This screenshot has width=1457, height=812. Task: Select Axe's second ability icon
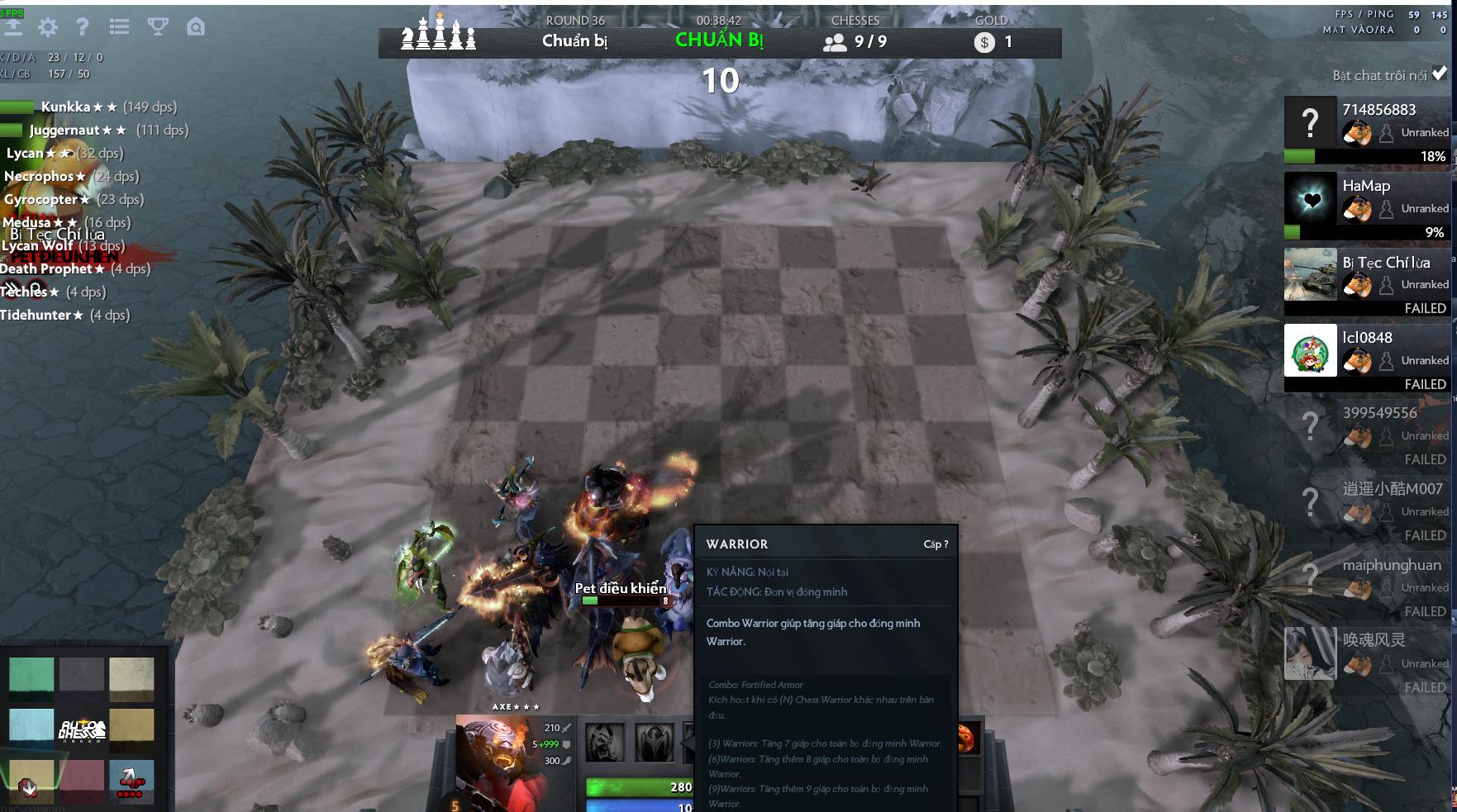(653, 742)
